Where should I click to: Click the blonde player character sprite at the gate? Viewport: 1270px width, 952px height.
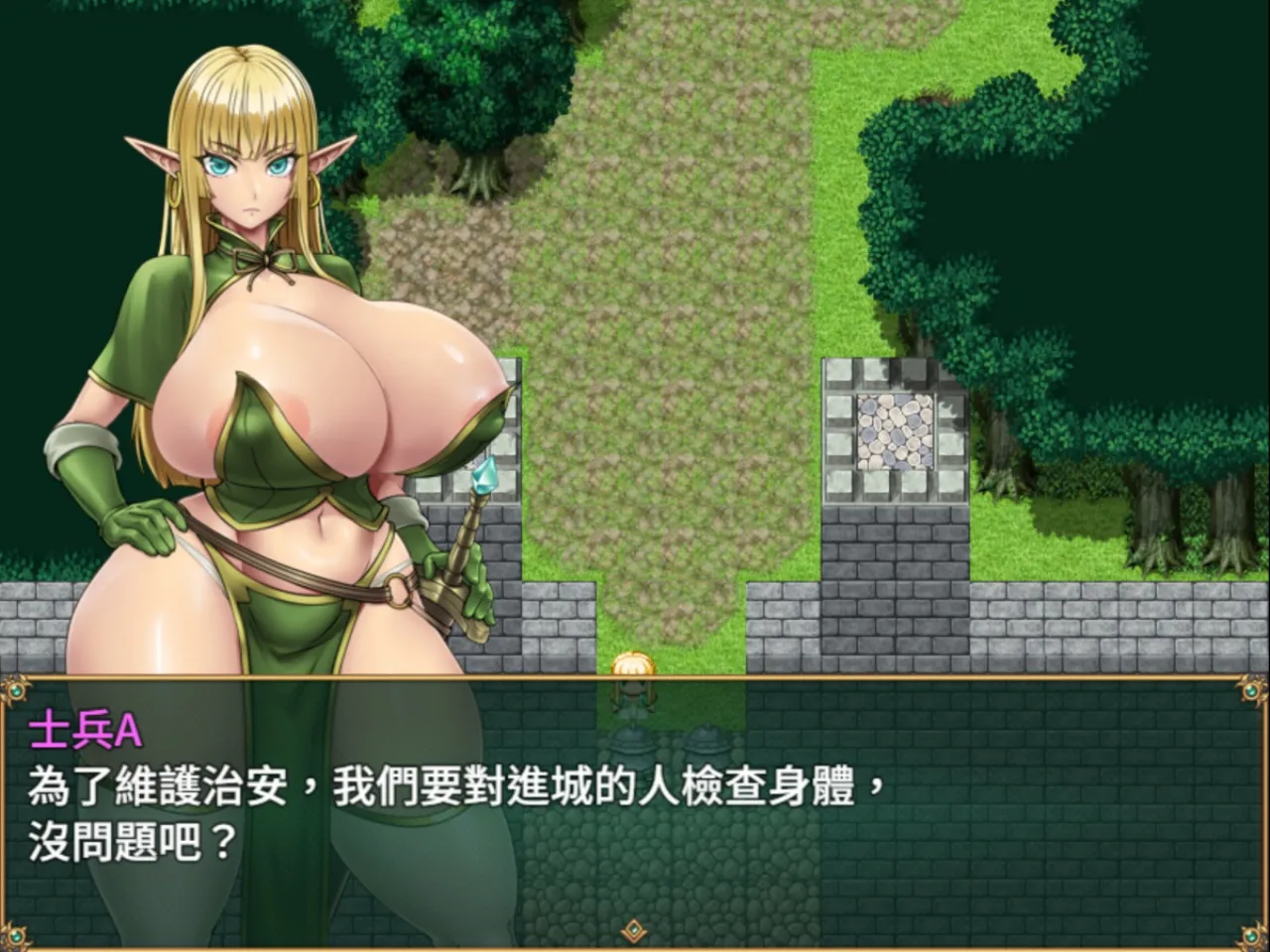pyautogui.click(x=632, y=674)
